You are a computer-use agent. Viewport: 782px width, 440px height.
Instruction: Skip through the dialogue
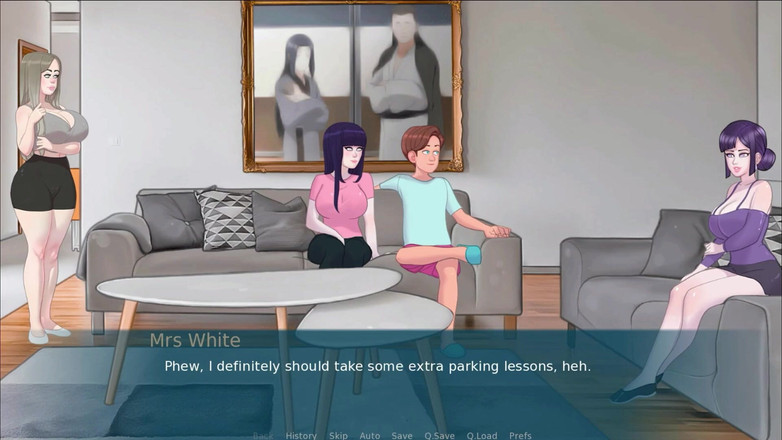tap(338, 435)
